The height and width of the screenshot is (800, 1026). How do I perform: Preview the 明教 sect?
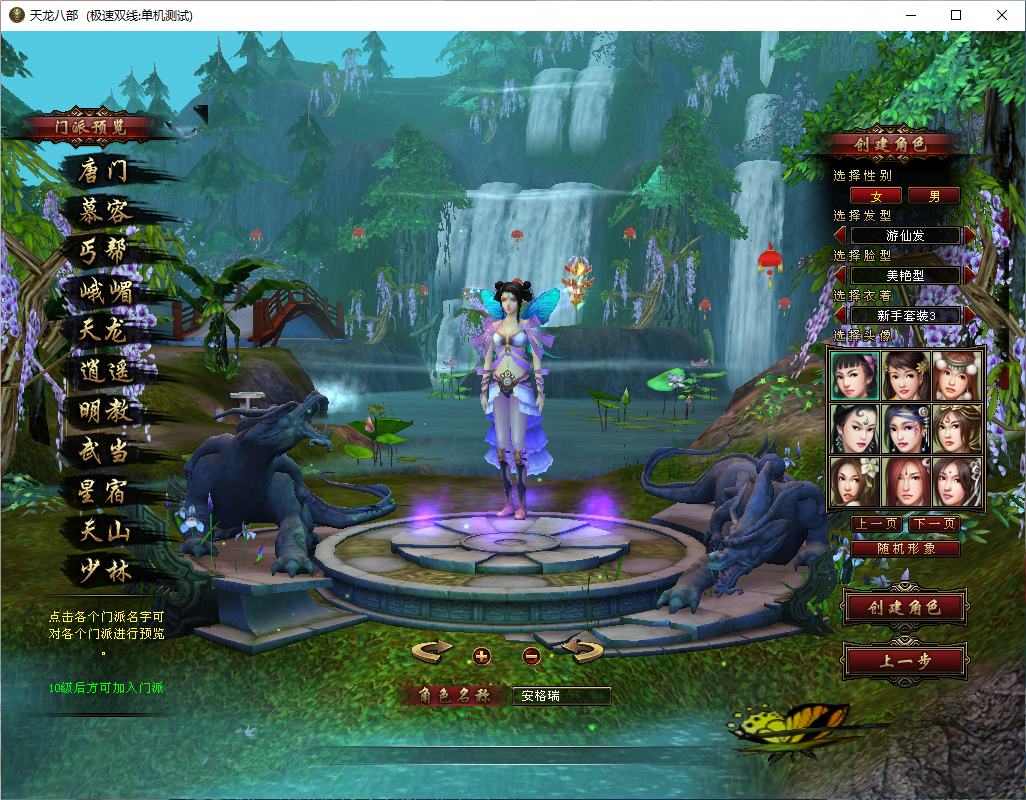tap(105, 411)
